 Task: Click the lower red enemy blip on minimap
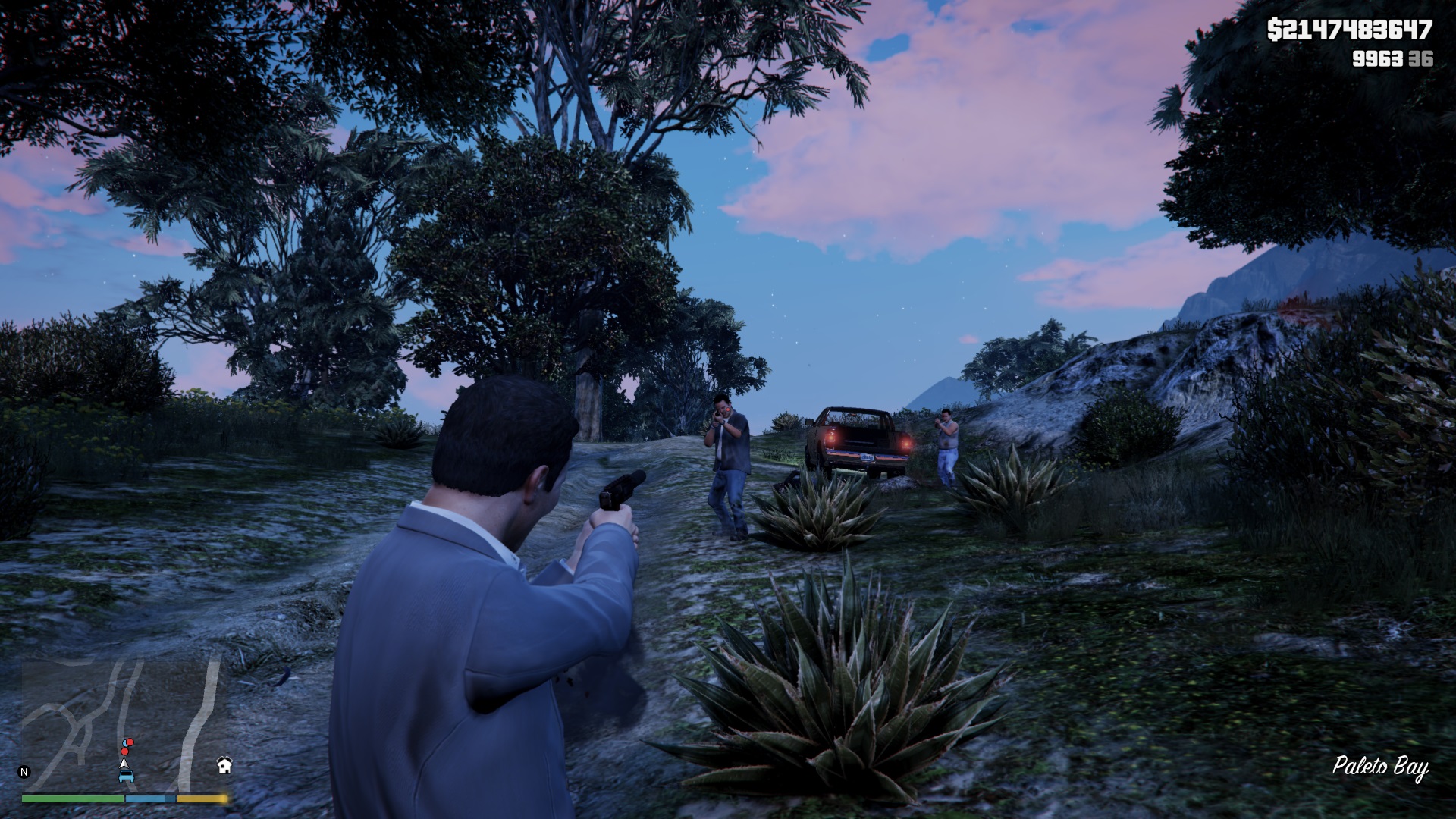(124, 751)
